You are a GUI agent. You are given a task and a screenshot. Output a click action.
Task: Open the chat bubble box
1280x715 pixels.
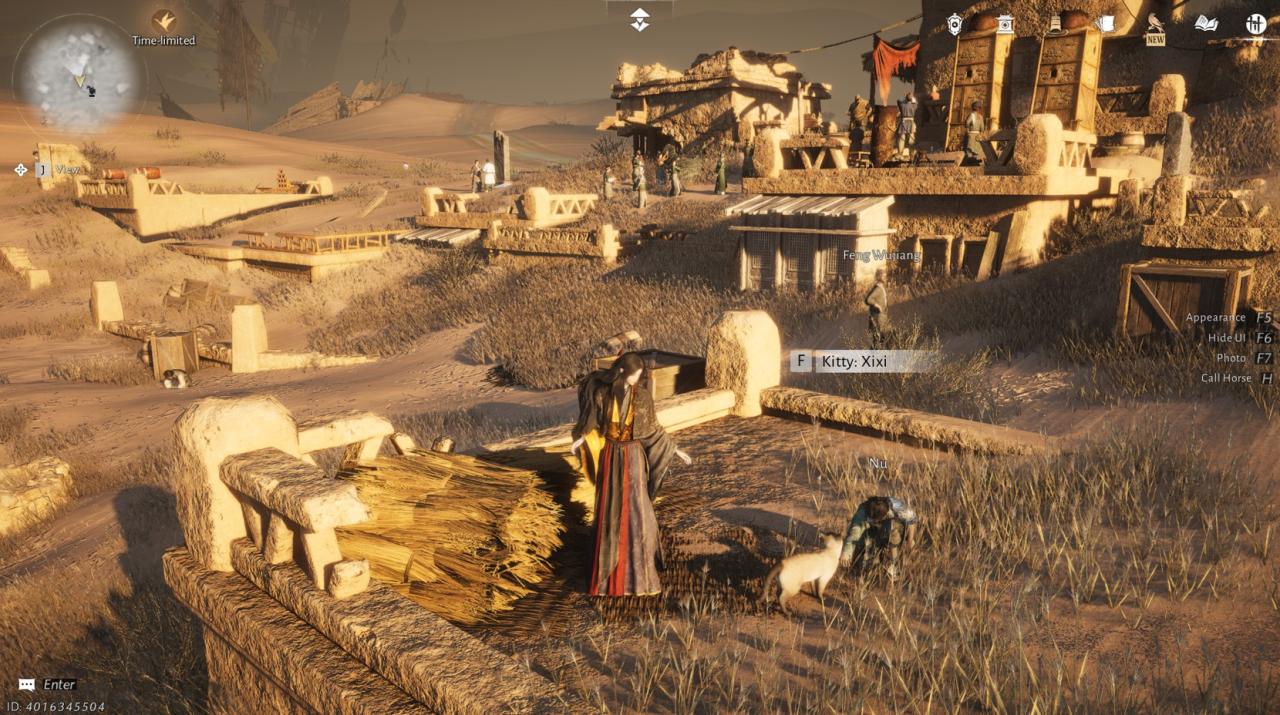point(27,685)
